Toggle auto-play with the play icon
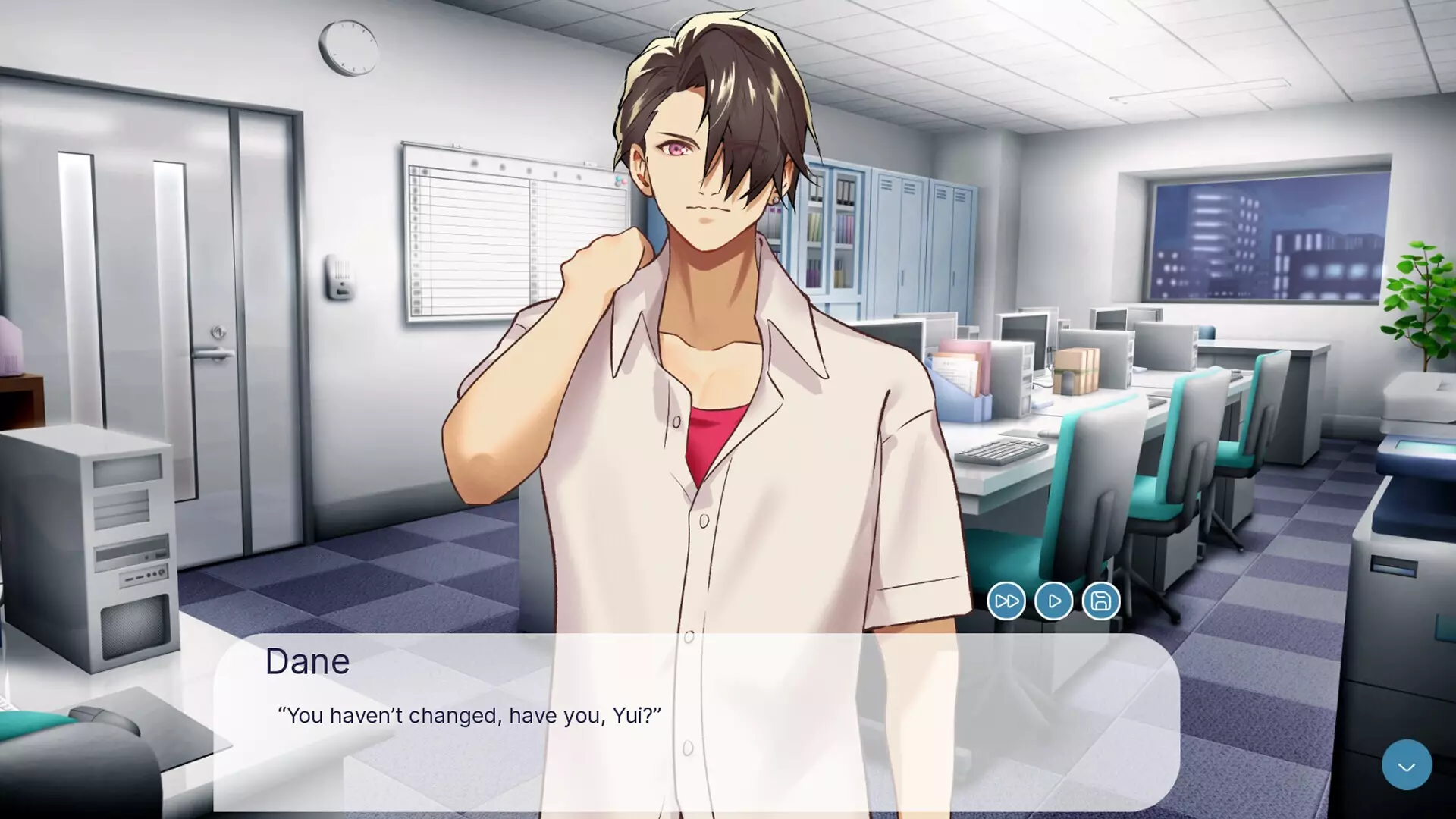 tap(1054, 601)
